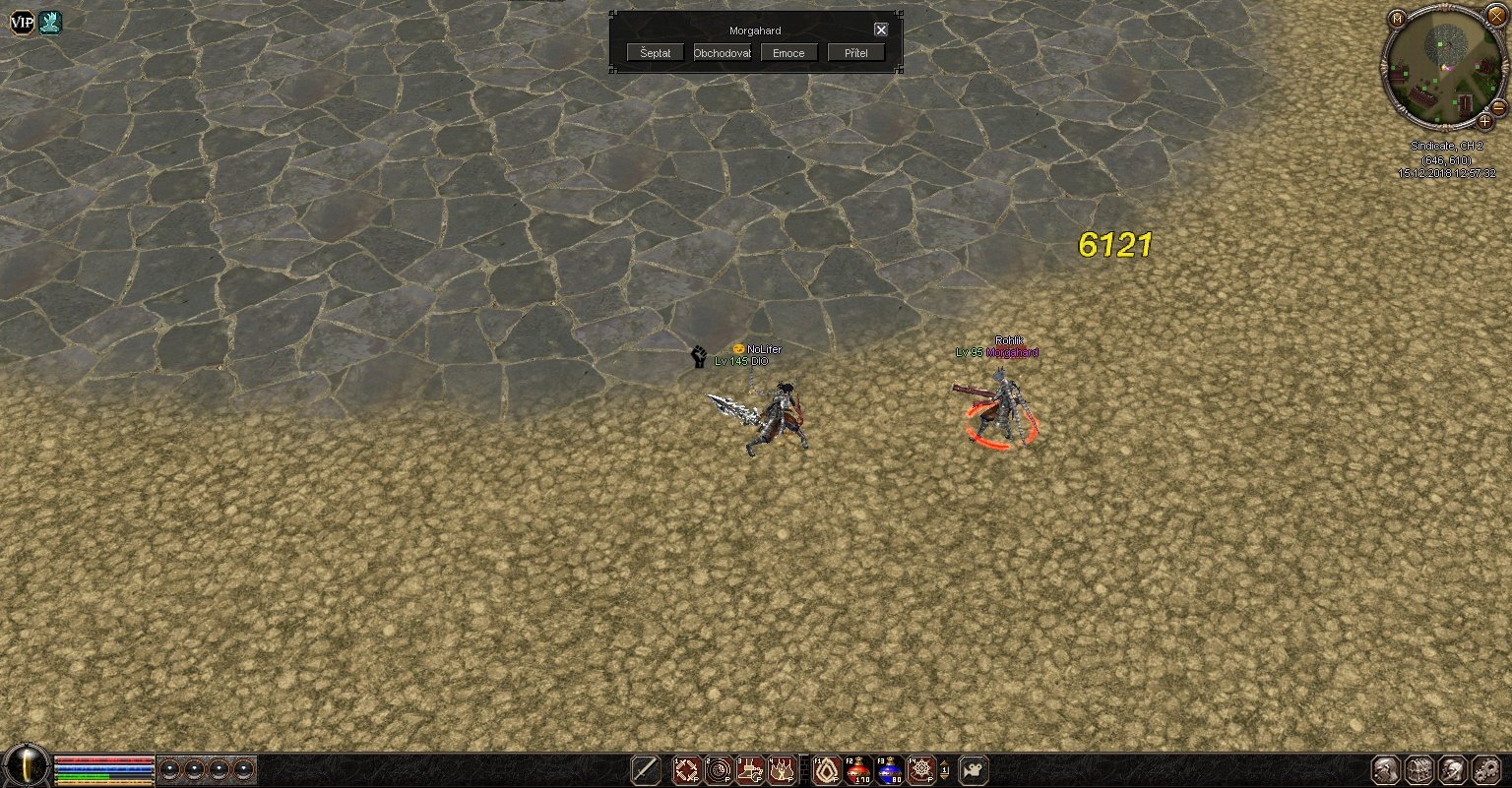Click the circular minimap
Viewport: 1512px width, 788px height.
[1444, 67]
